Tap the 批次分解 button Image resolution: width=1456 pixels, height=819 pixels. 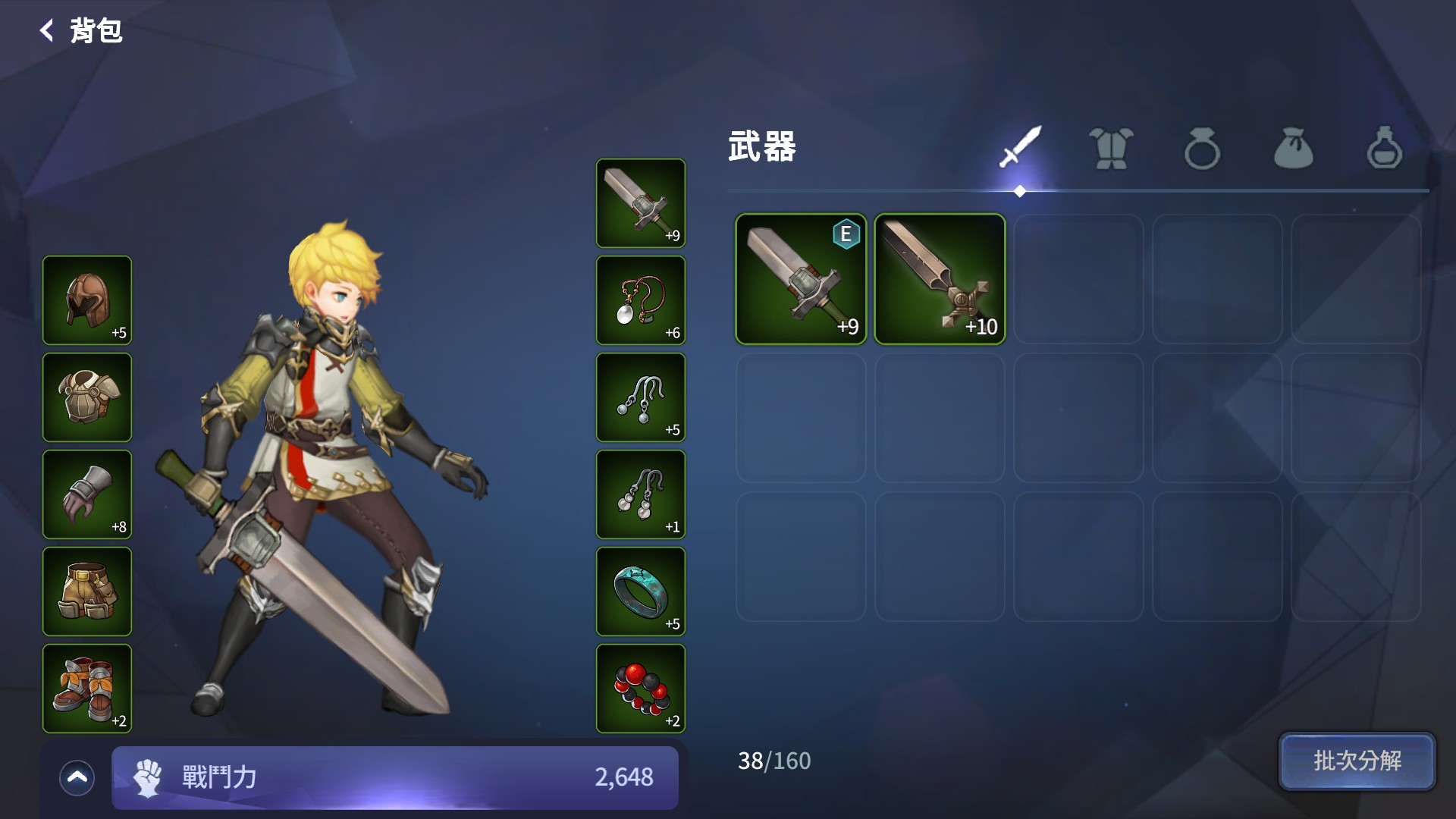(1357, 761)
